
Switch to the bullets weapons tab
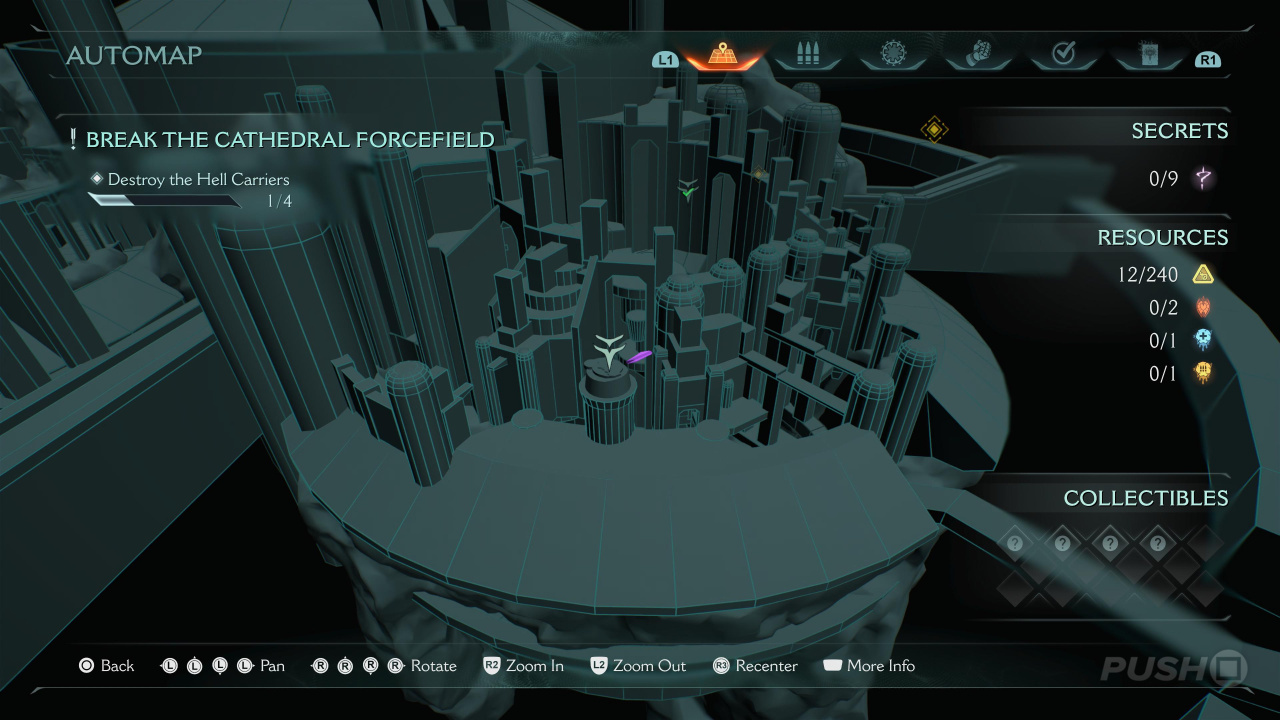pos(807,55)
